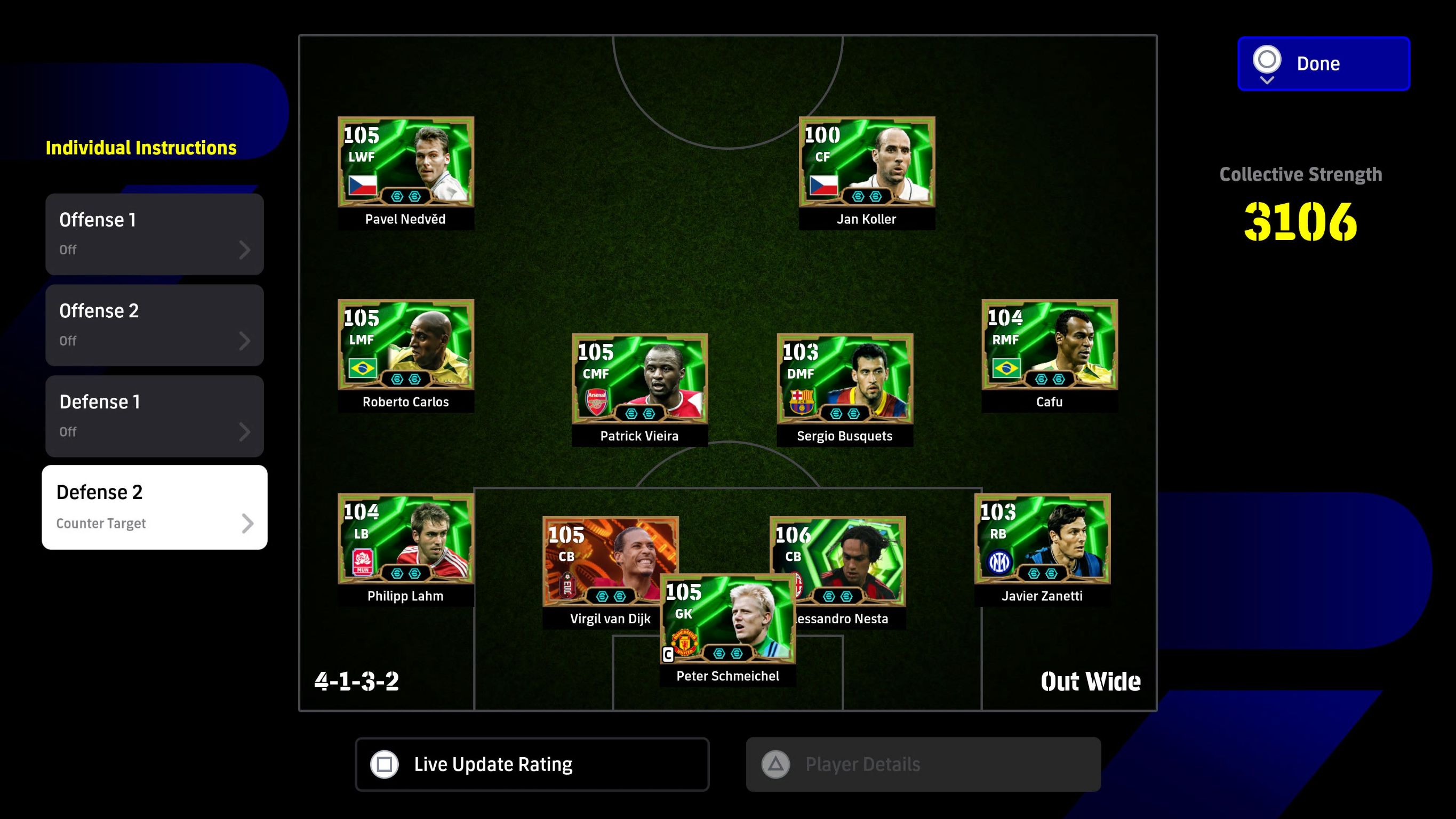Image resolution: width=1456 pixels, height=819 pixels.
Task: Confirm with the Done button
Action: [x=1323, y=63]
